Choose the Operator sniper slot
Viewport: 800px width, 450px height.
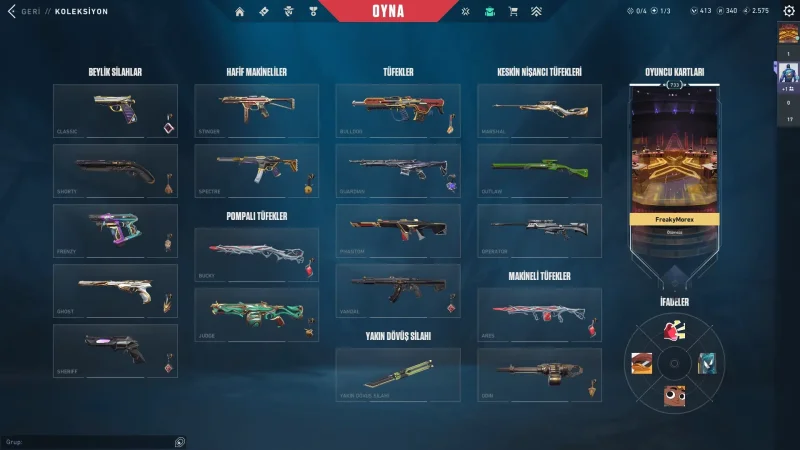point(539,230)
